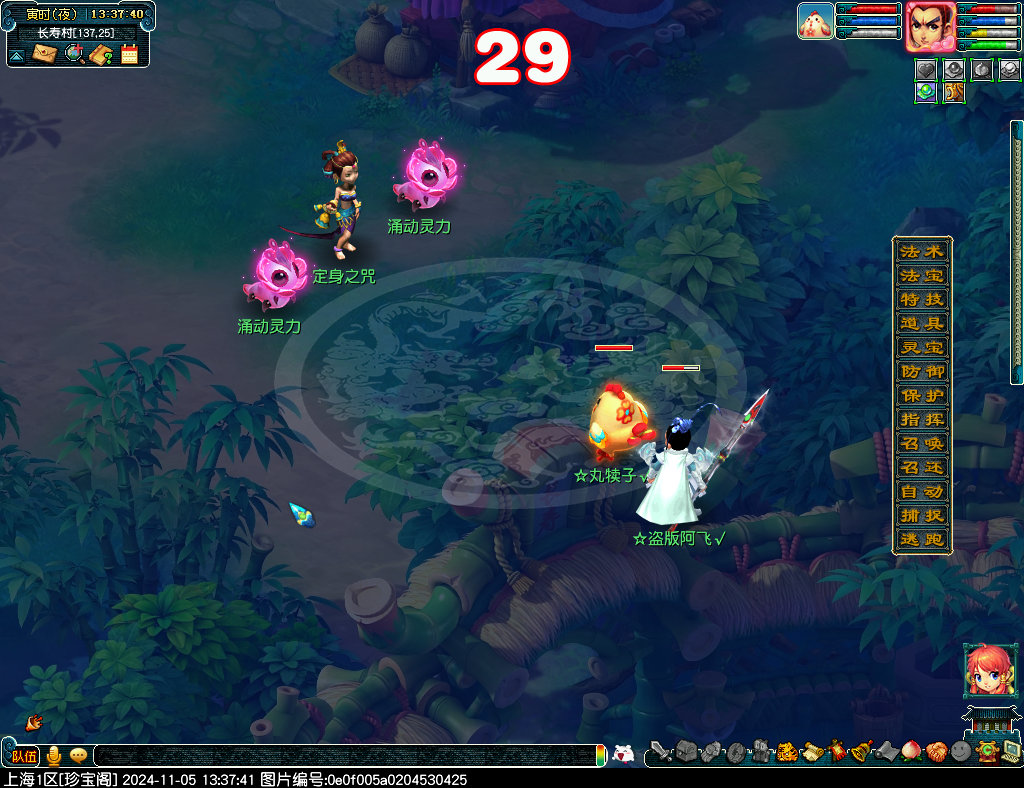
Task: Open the 法术 spell menu
Action: click(x=921, y=251)
